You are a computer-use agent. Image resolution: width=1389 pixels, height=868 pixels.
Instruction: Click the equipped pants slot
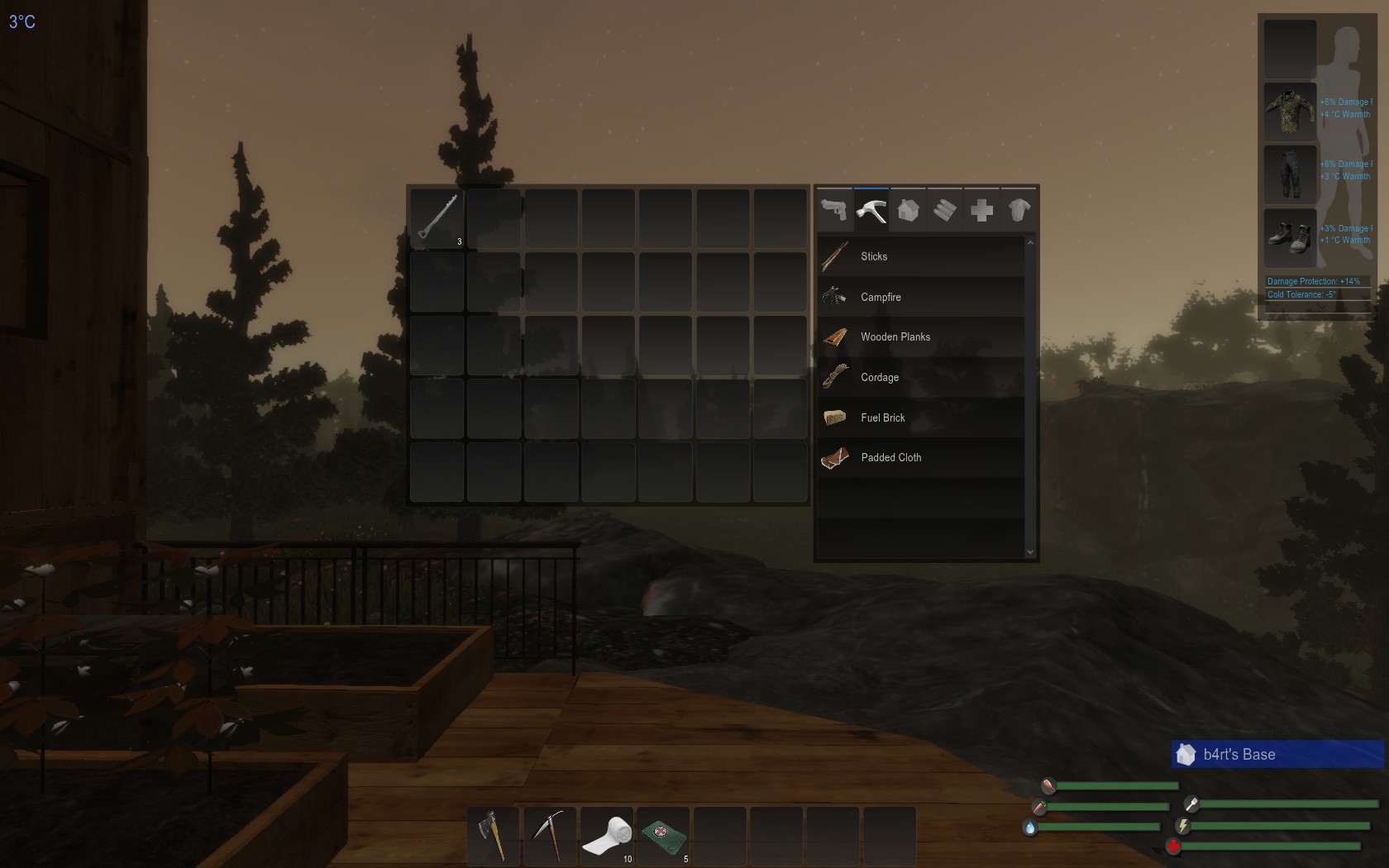[1290, 174]
